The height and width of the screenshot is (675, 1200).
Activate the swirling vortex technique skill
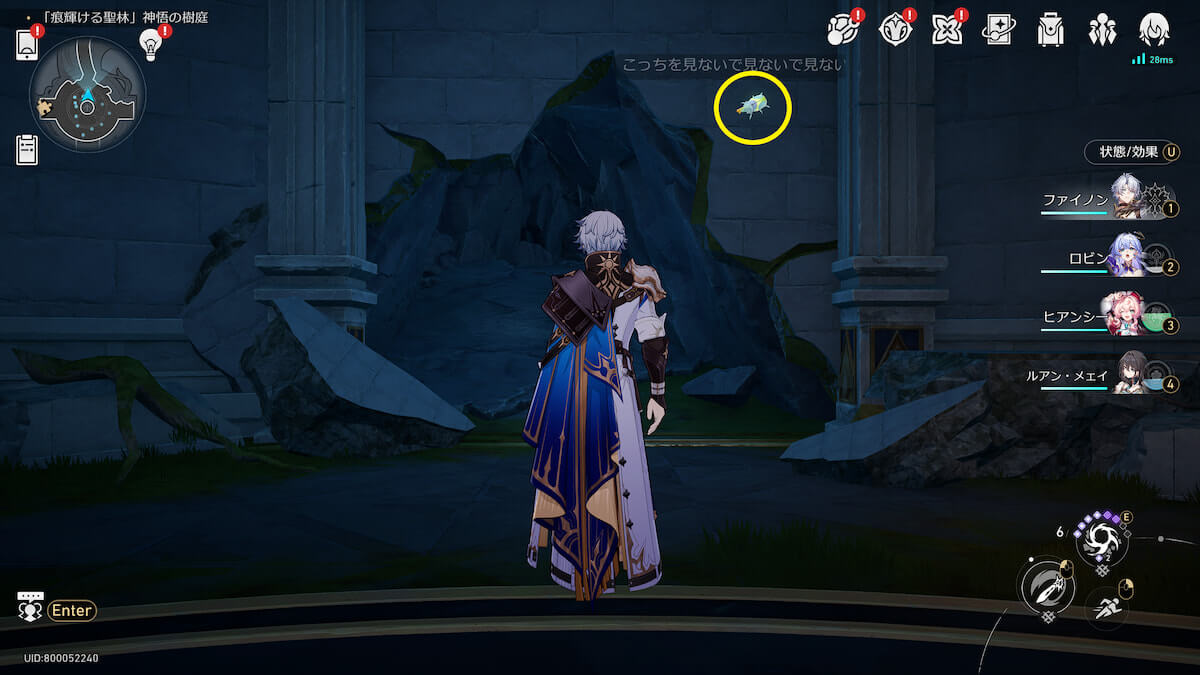[x=1100, y=540]
